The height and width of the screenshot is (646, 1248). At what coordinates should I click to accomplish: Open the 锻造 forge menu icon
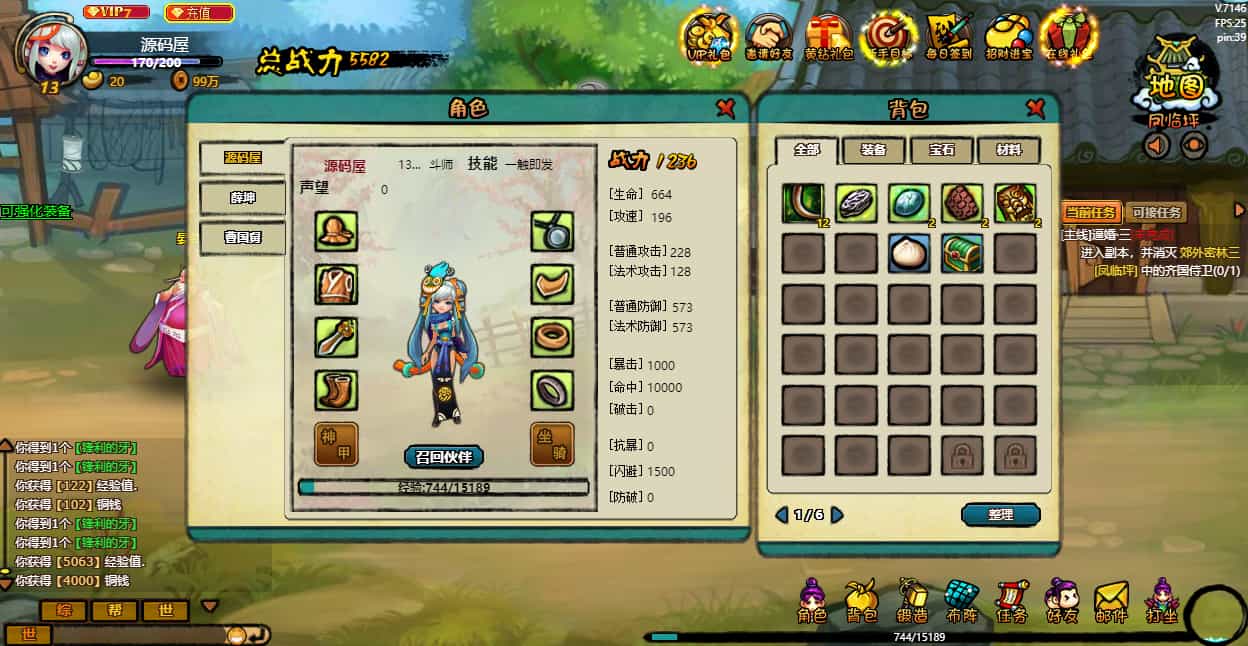pos(911,601)
